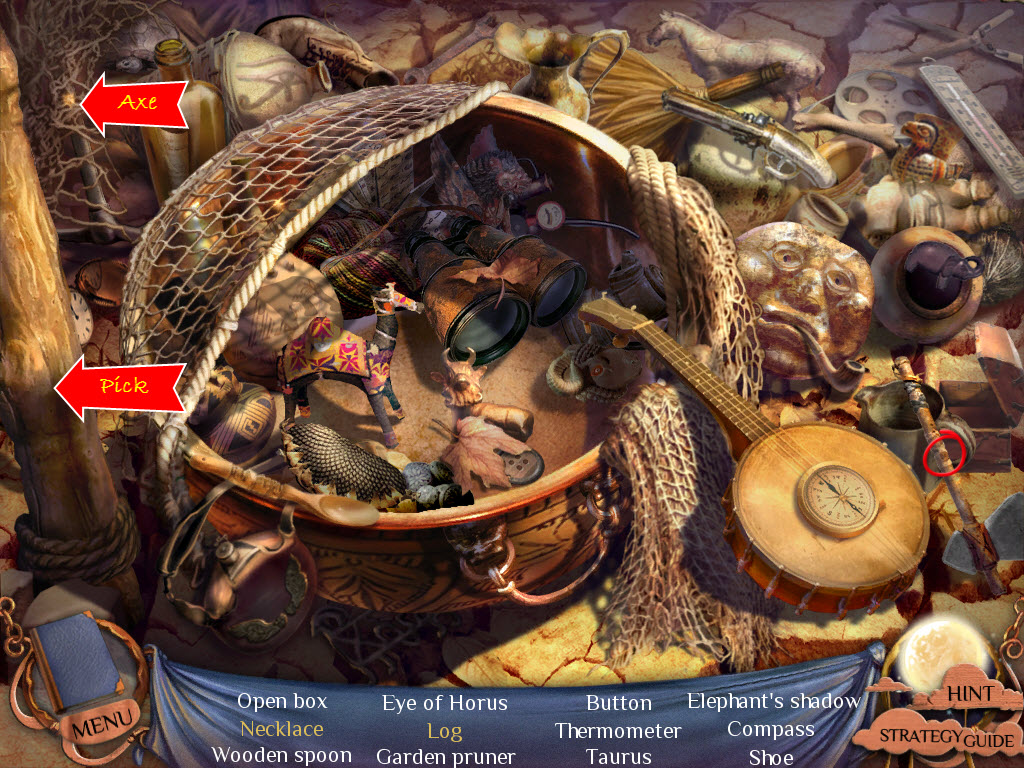1024x768 pixels.
Task: Select 'Eye of Horus' in the item list
Action: pyautogui.click(x=444, y=703)
